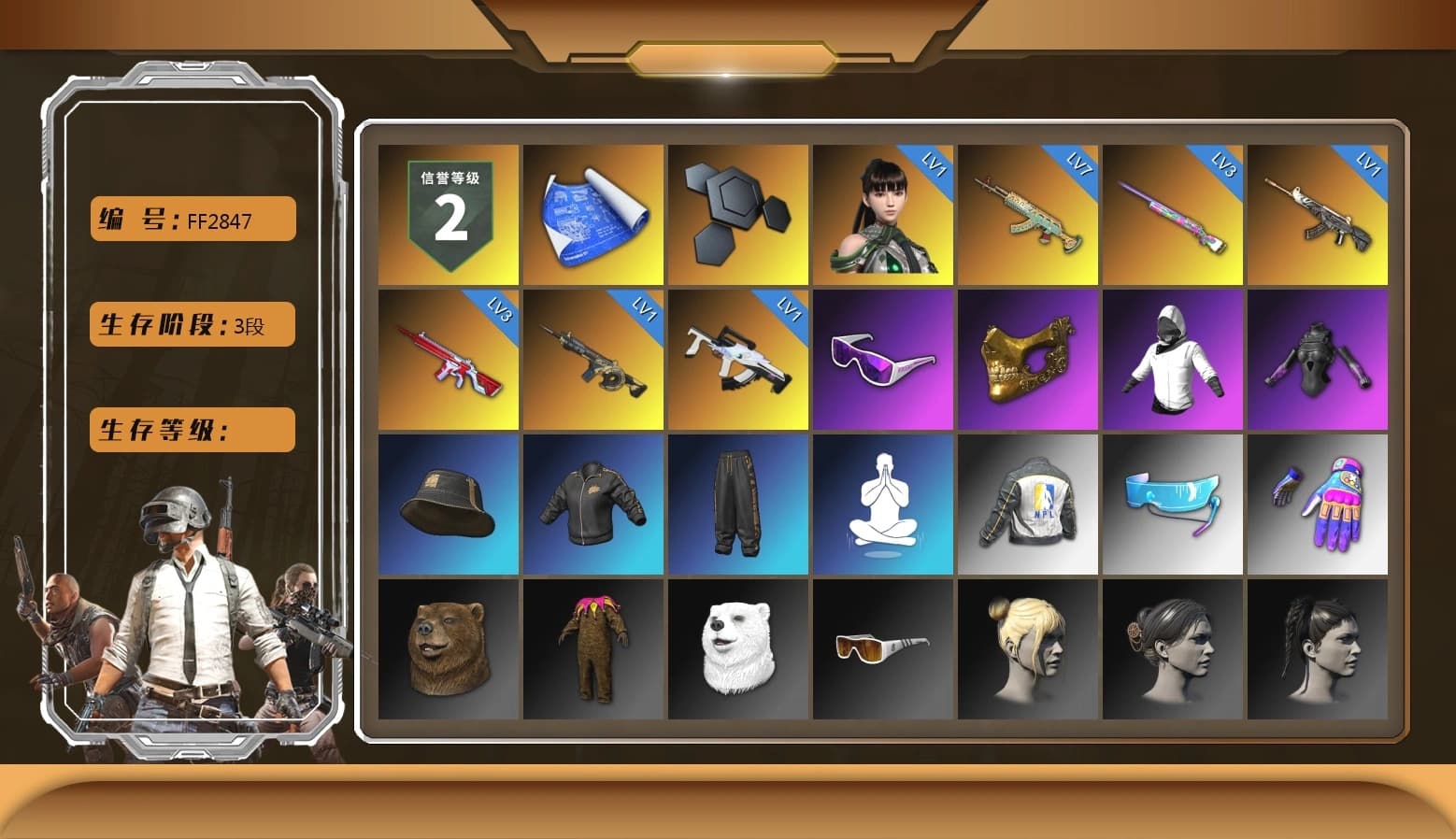View the golden half-face mask item

tap(1028, 358)
